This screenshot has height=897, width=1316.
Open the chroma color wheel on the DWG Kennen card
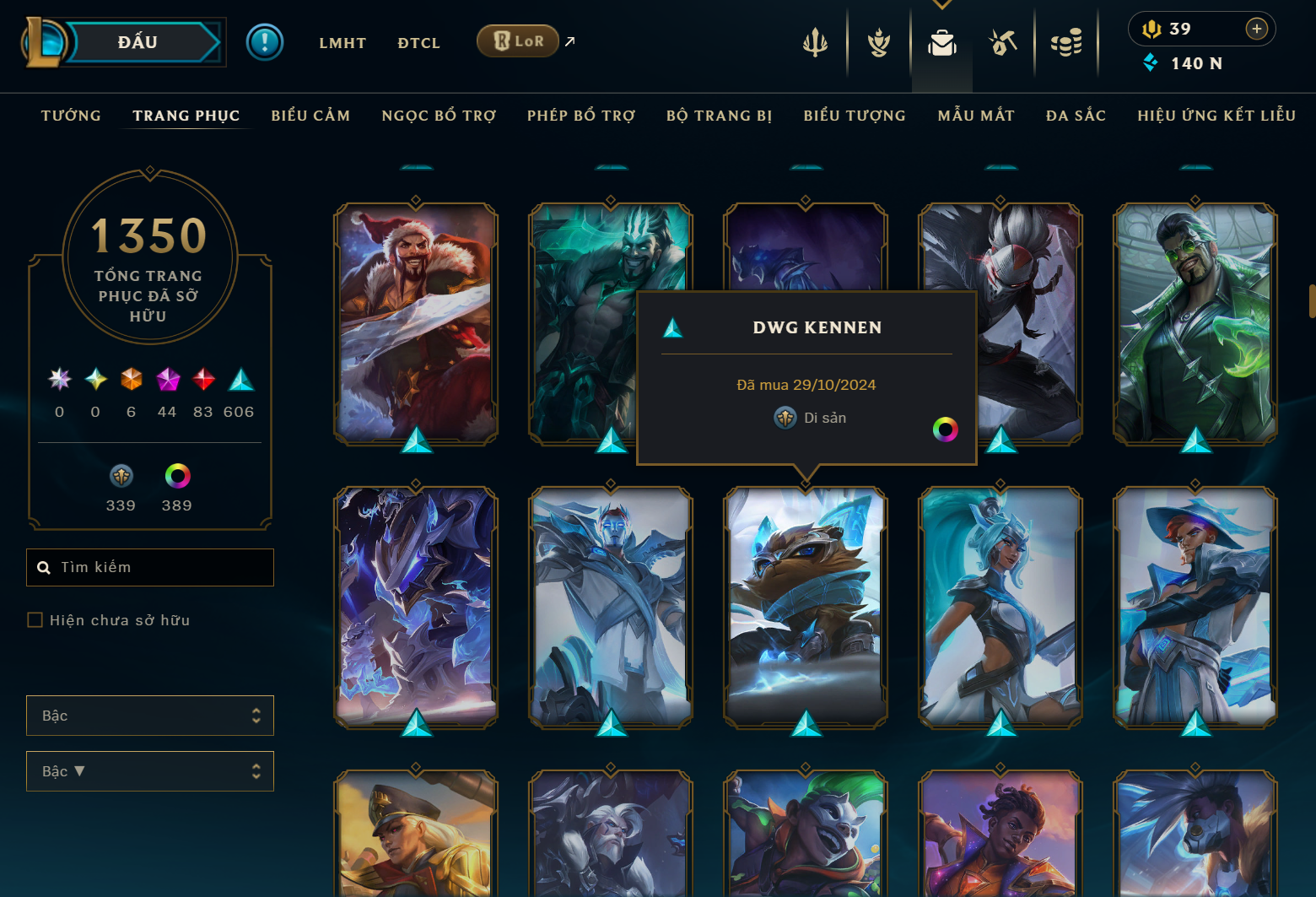(946, 430)
